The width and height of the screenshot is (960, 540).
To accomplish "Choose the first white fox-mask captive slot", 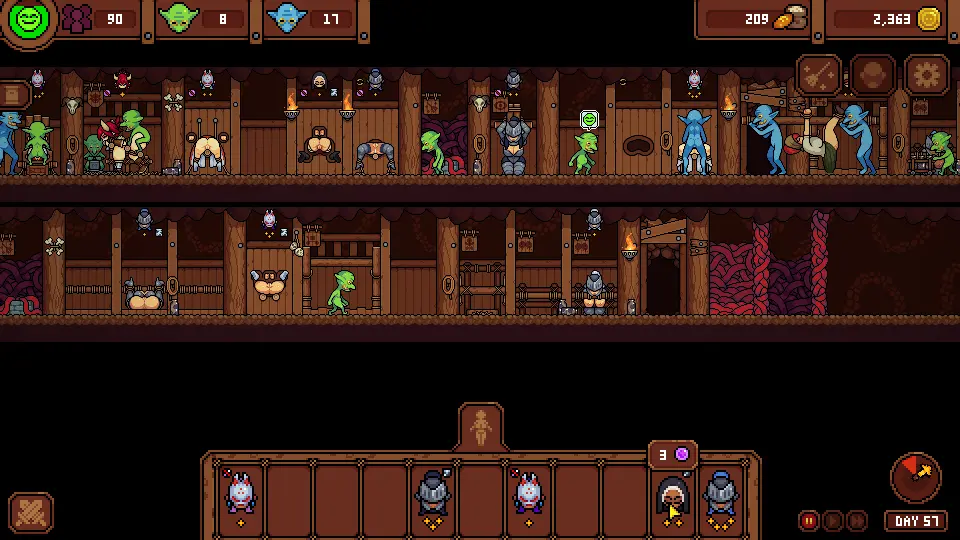I will 241,495.
